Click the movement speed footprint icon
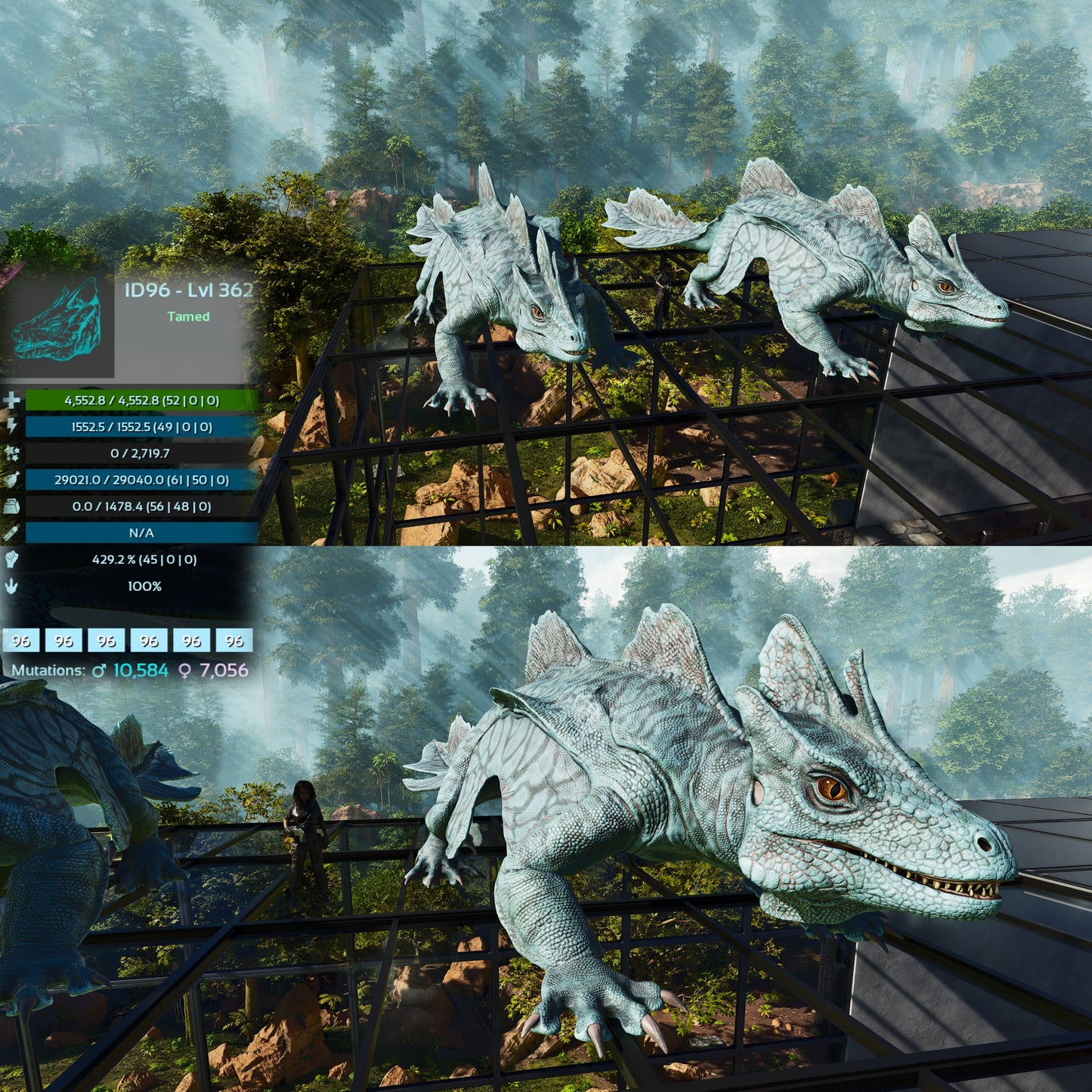 pyautogui.click(x=11, y=586)
